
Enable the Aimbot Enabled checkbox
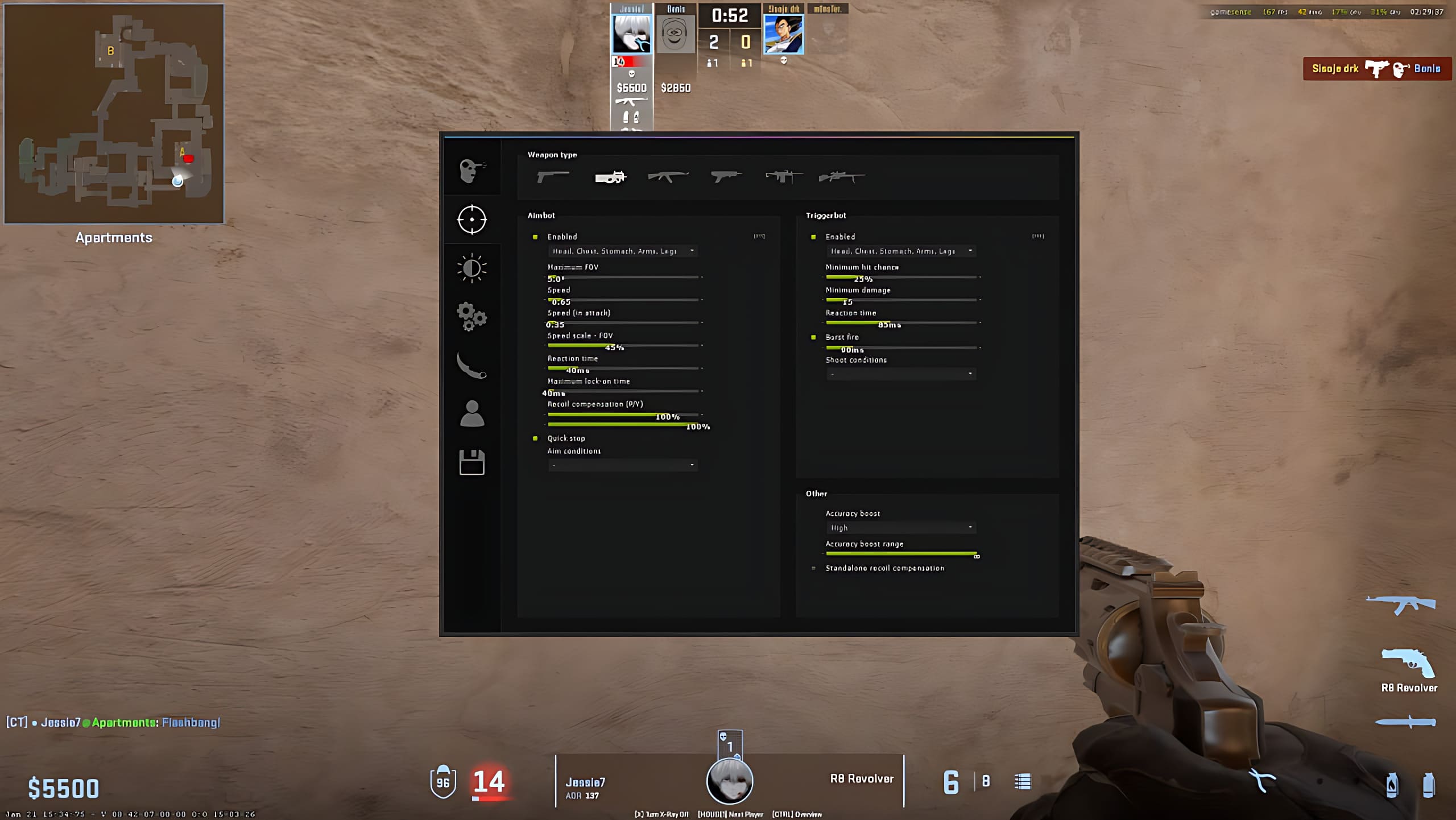tap(535, 237)
